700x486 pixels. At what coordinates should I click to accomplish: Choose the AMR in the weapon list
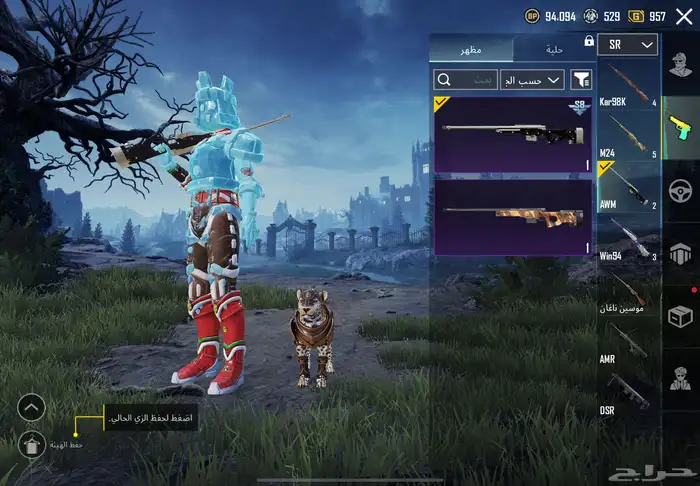coord(628,346)
